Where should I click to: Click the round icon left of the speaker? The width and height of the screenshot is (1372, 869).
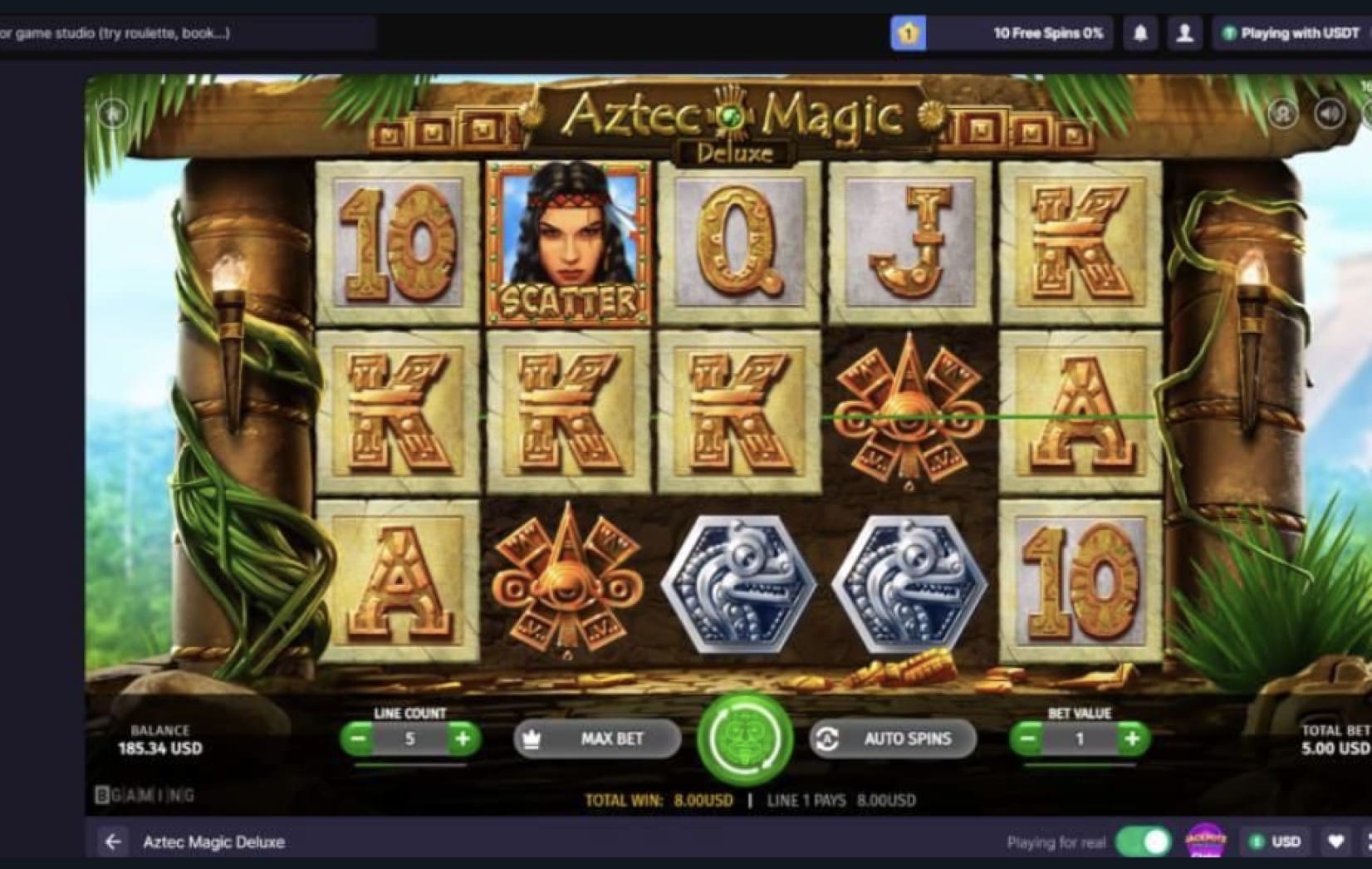[1282, 113]
